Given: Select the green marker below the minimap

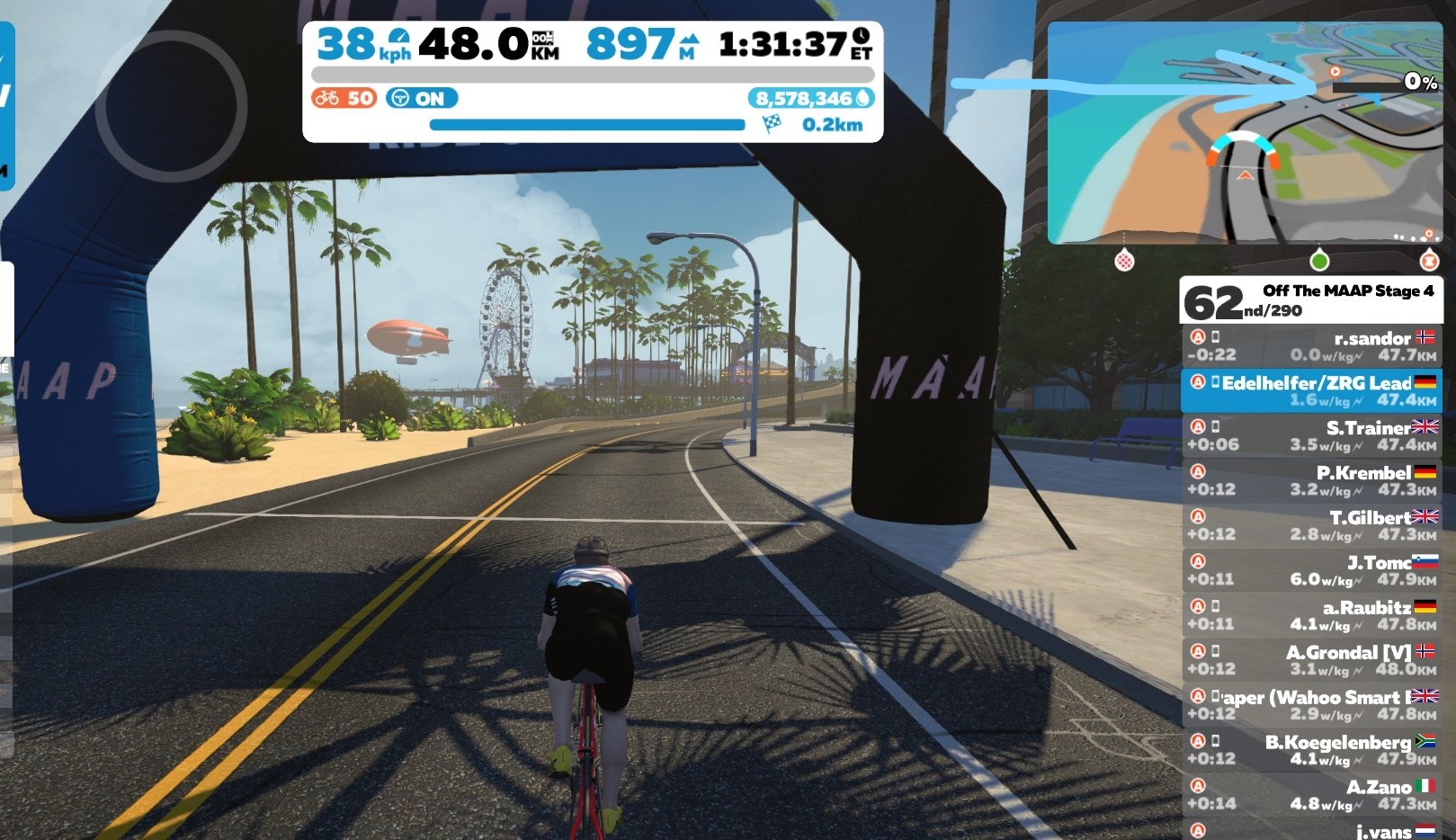Looking at the screenshot, I should (1319, 261).
